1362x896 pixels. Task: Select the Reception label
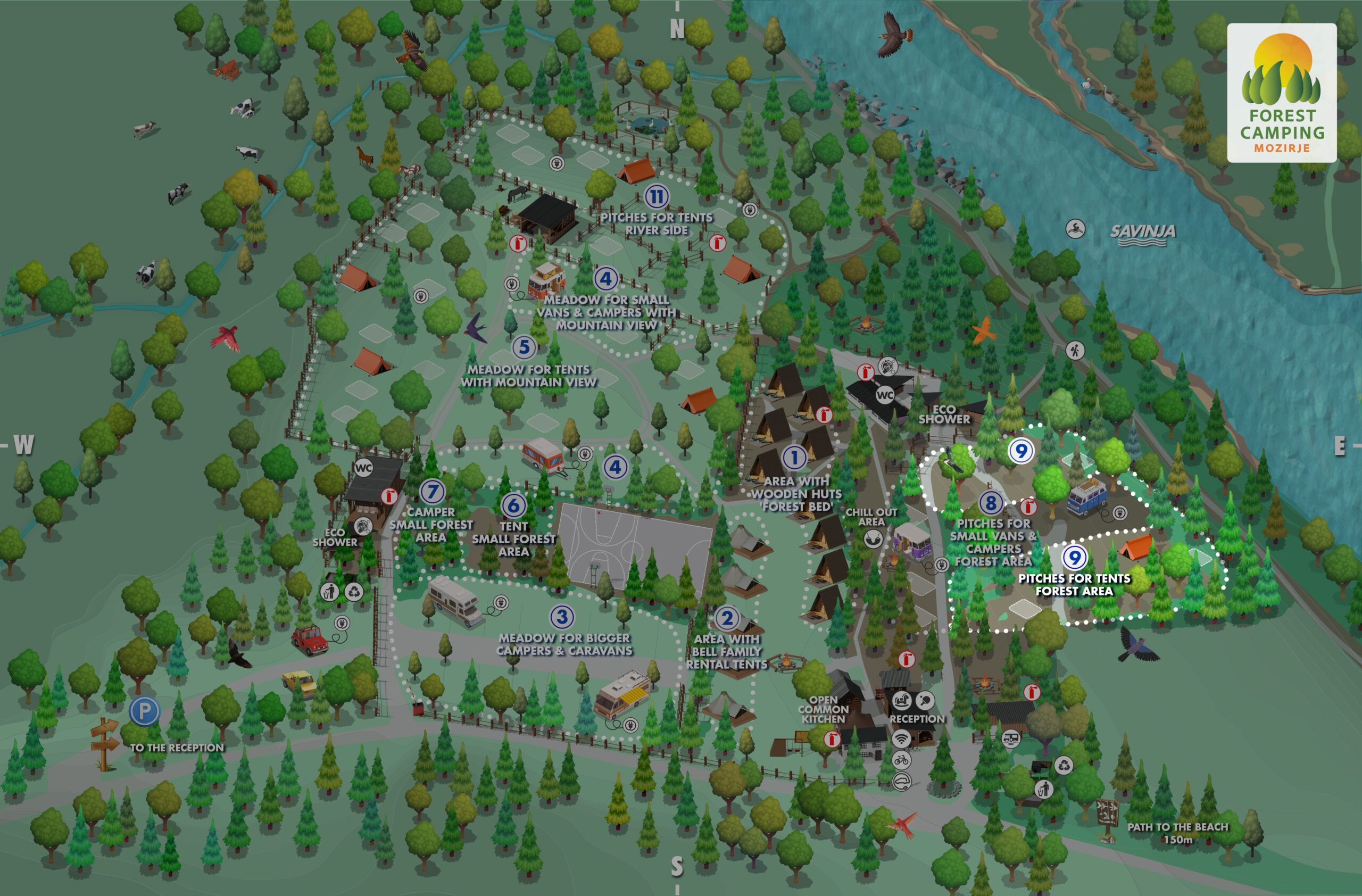tap(917, 719)
